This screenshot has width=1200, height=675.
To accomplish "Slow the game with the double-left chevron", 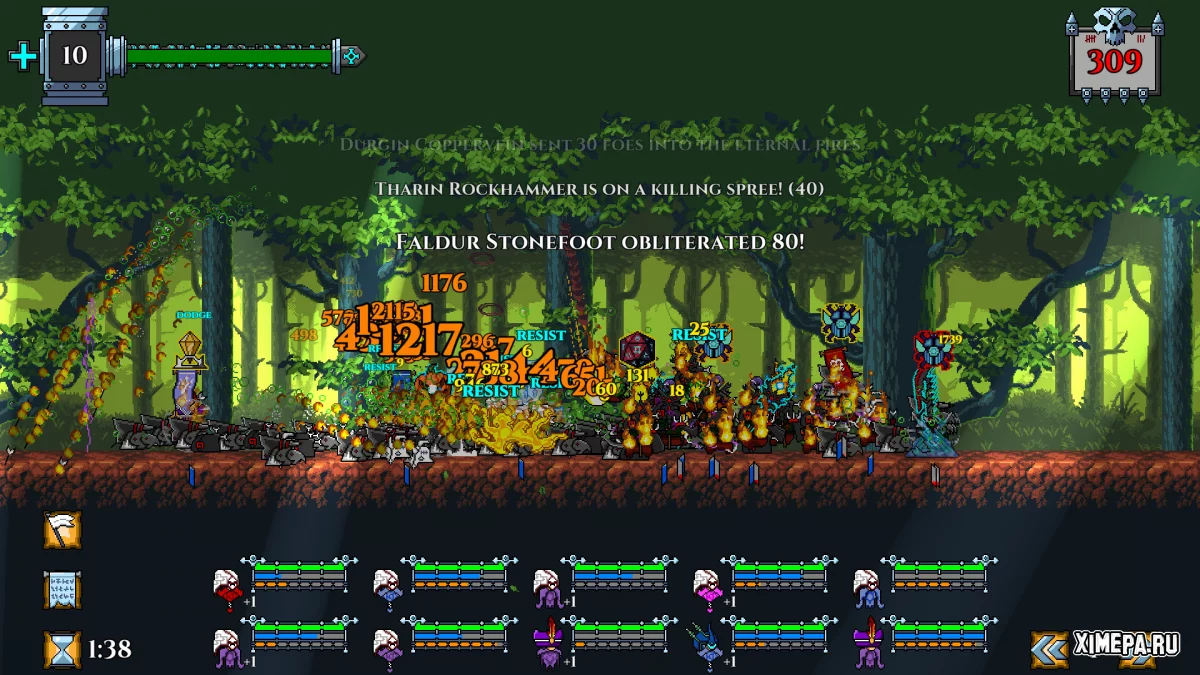I will [x=1049, y=649].
